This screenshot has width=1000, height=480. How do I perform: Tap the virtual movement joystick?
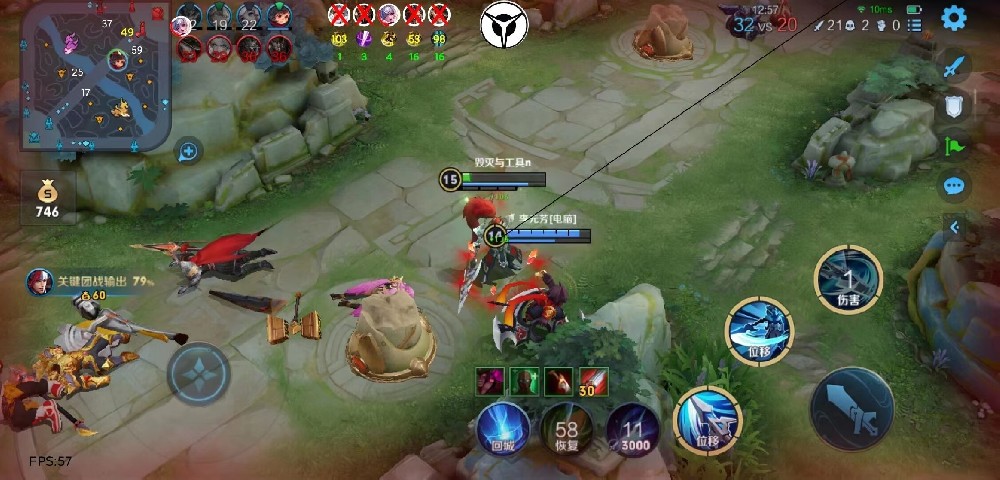click(201, 373)
